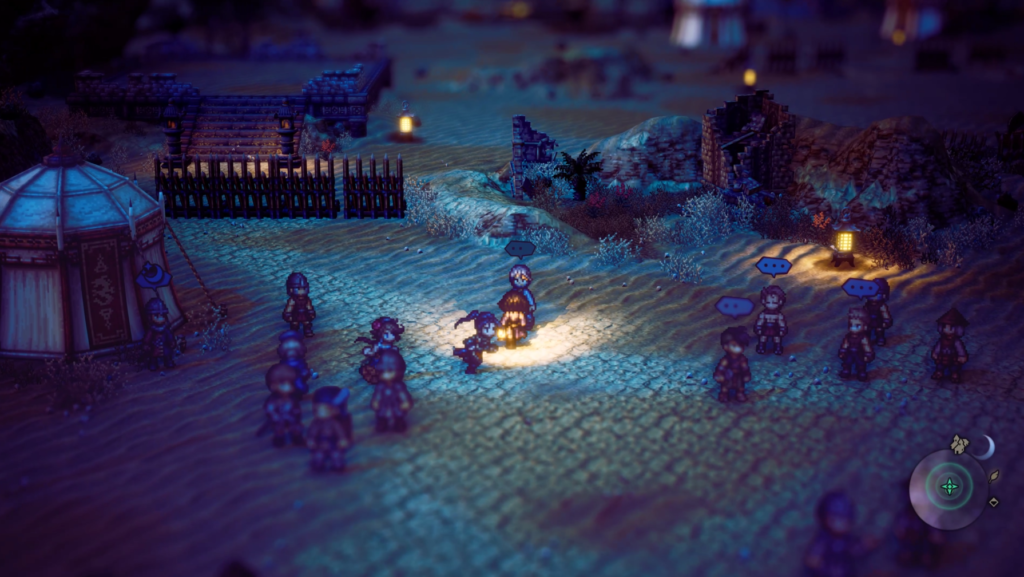Image resolution: width=1024 pixels, height=577 pixels.
Task: Open the circular radar minimap
Action: point(948,488)
